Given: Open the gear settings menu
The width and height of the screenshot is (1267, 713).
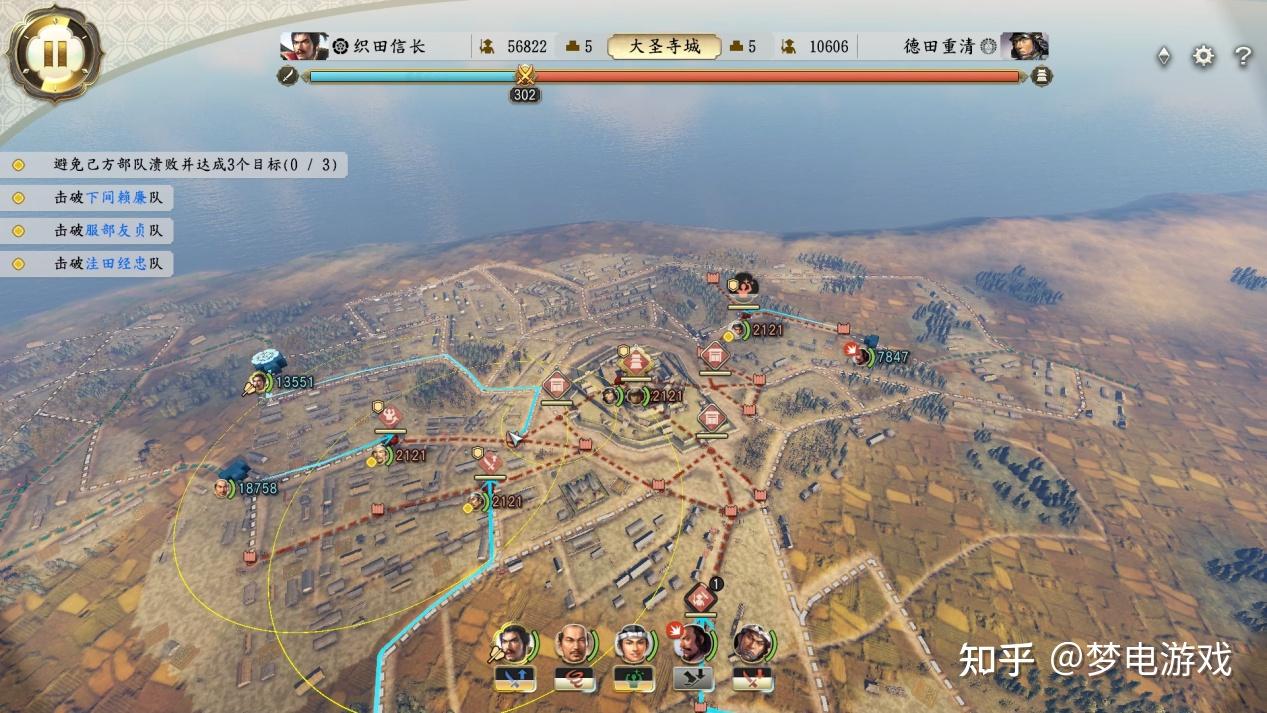Looking at the screenshot, I should pyautogui.click(x=1203, y=57).
